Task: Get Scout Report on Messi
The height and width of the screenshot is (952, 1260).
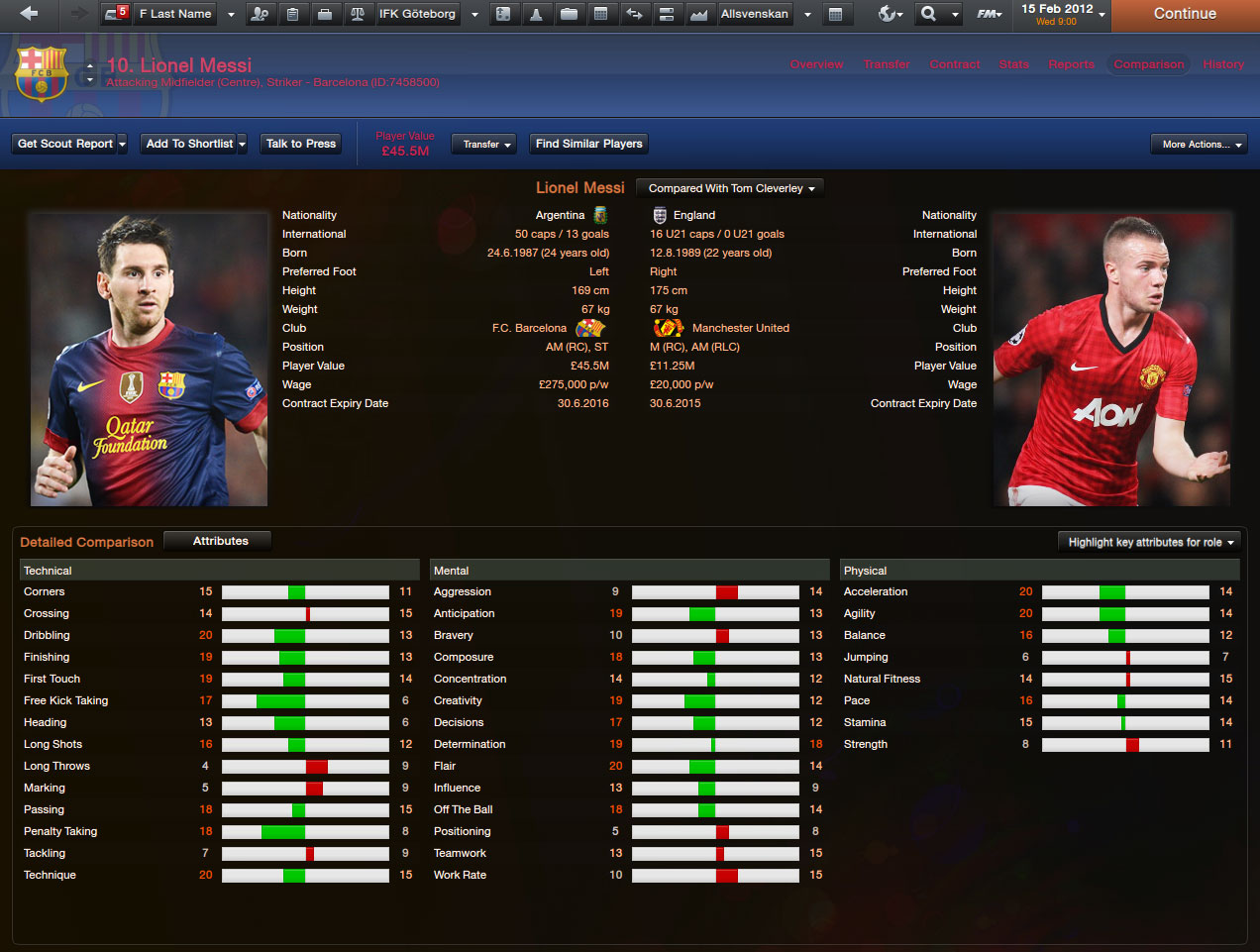Action: pyautogui.click(x=65, y=144)
